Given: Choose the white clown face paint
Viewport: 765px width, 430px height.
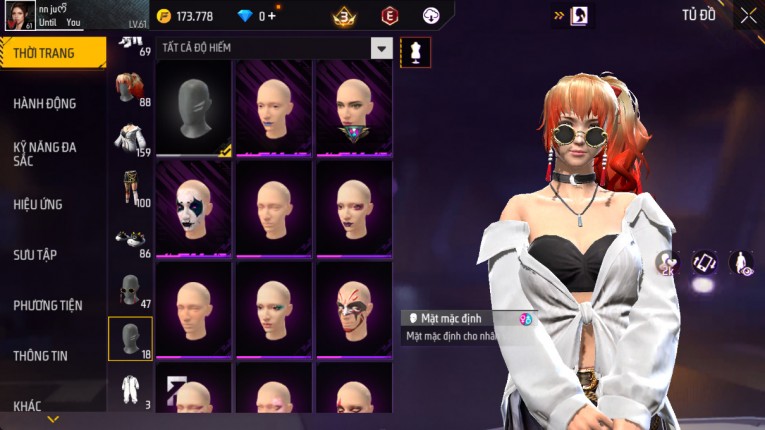Looking at the screenshot, I should point(194,208).
